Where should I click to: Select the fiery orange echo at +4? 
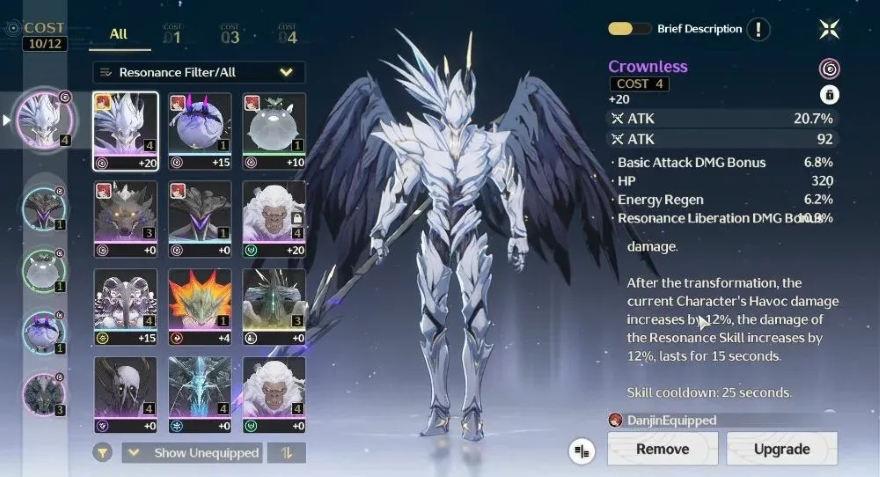[200, 307]
